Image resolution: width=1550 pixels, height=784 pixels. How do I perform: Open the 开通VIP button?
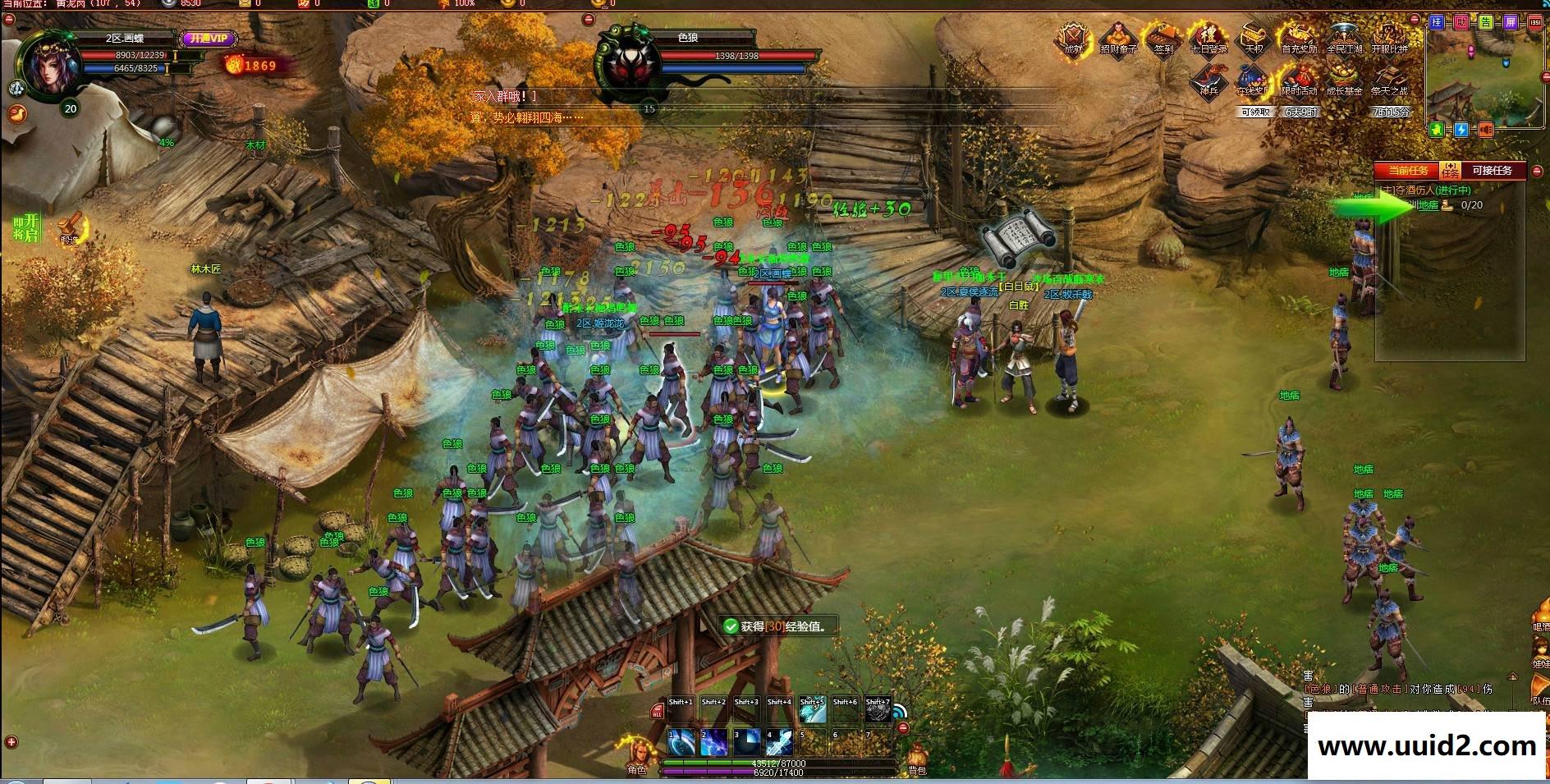[209, 39]
